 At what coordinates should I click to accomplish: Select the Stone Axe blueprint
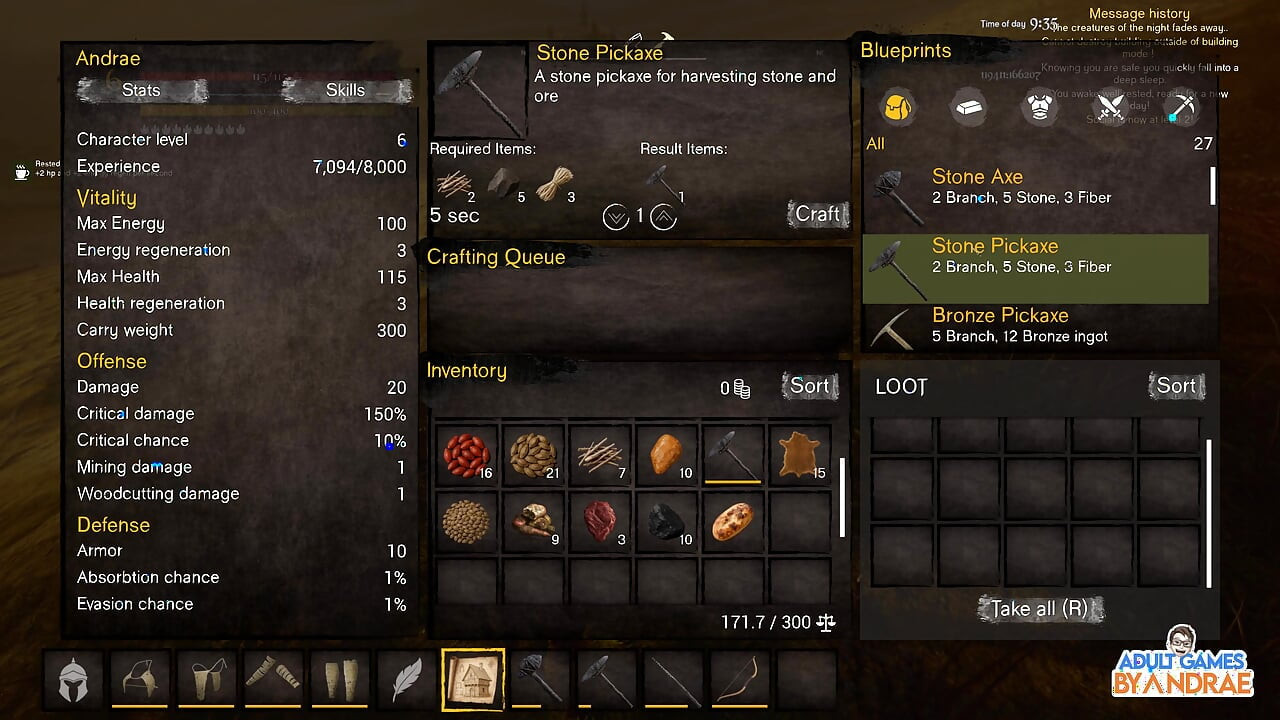[1035, 187]
